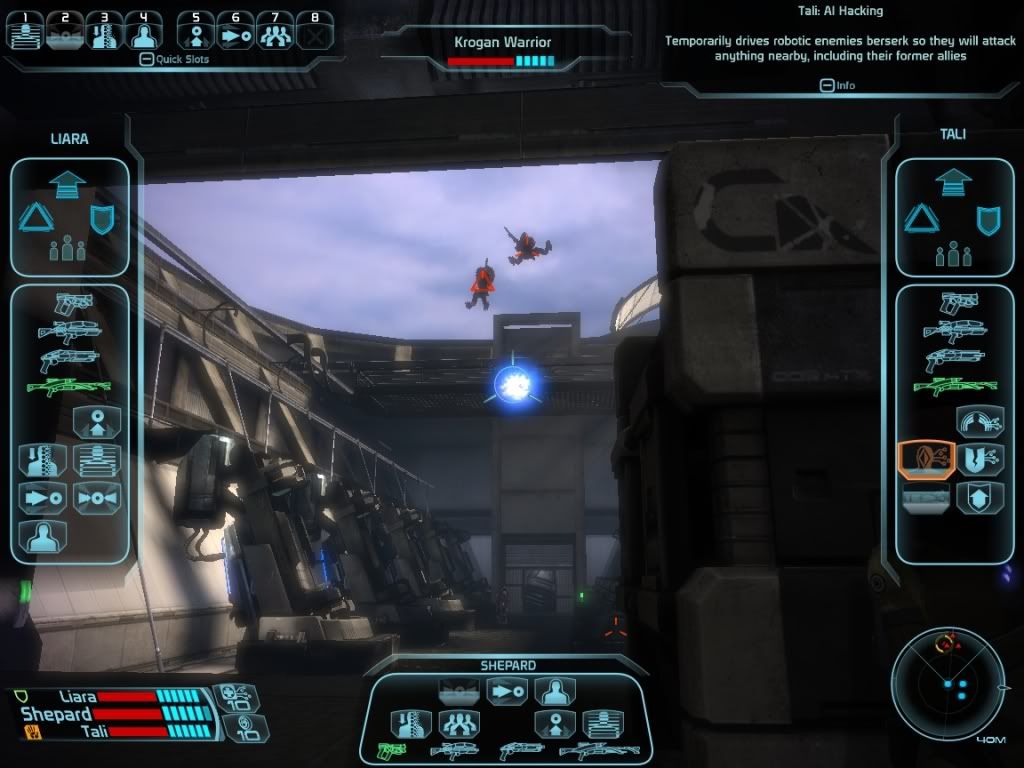Image resolution: width=1024 pixels, height=768 pixels.
Task: Choose Liara's triangle squad command
Action: [35, 220]
